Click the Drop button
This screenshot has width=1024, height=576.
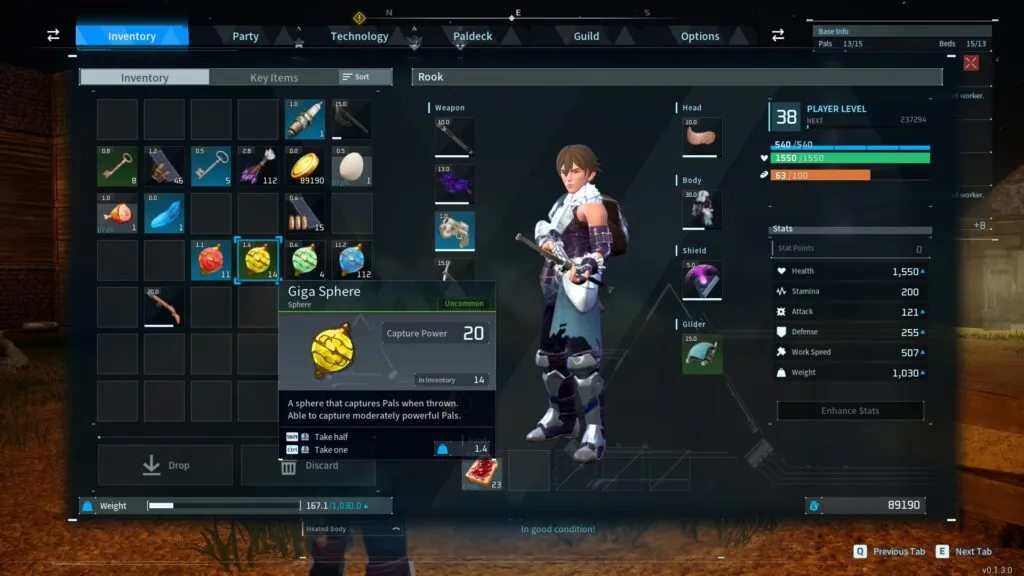click(165, 465)
